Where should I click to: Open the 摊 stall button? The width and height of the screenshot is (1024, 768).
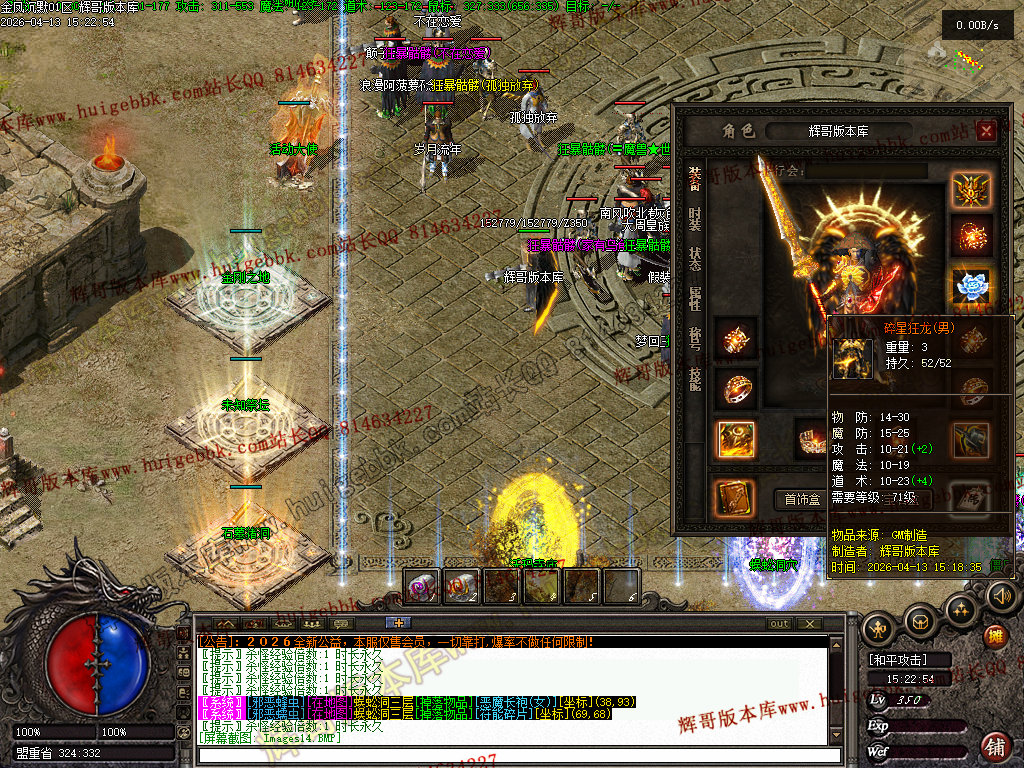tap(995, 637)
